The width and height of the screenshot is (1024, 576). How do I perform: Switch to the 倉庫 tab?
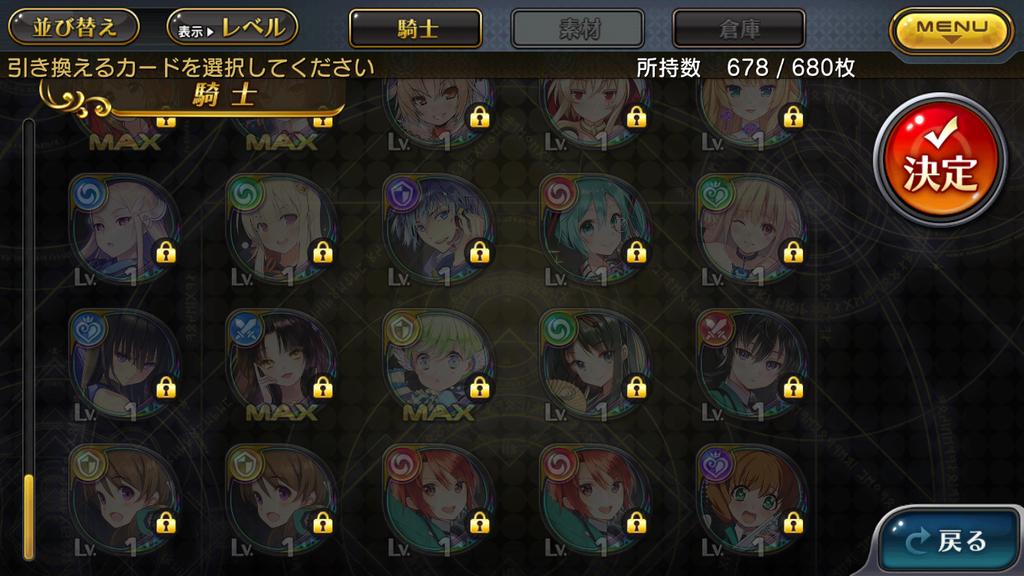coord(739,28)
